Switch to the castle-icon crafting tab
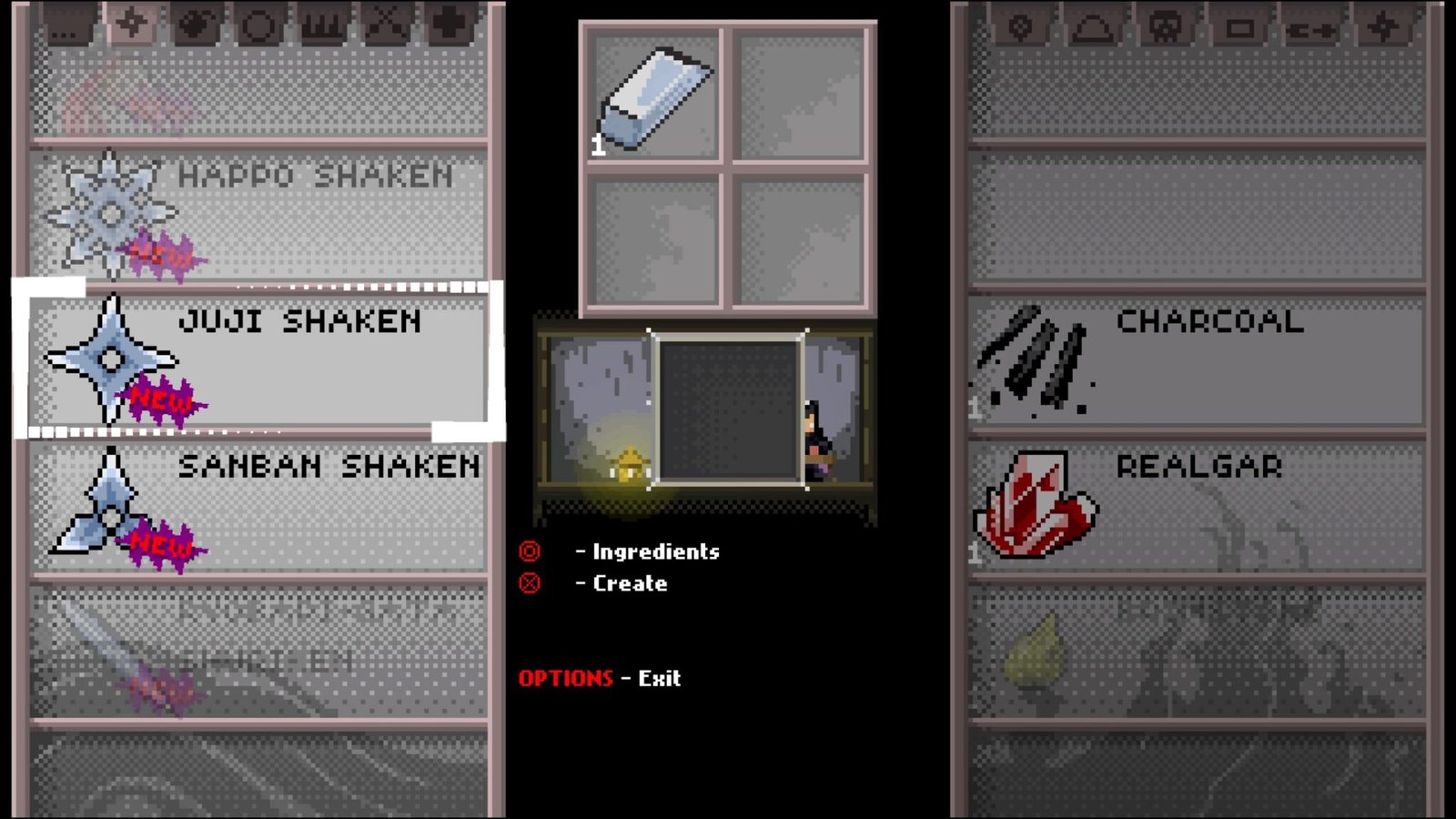1456x819 pixels. (321, 23)
